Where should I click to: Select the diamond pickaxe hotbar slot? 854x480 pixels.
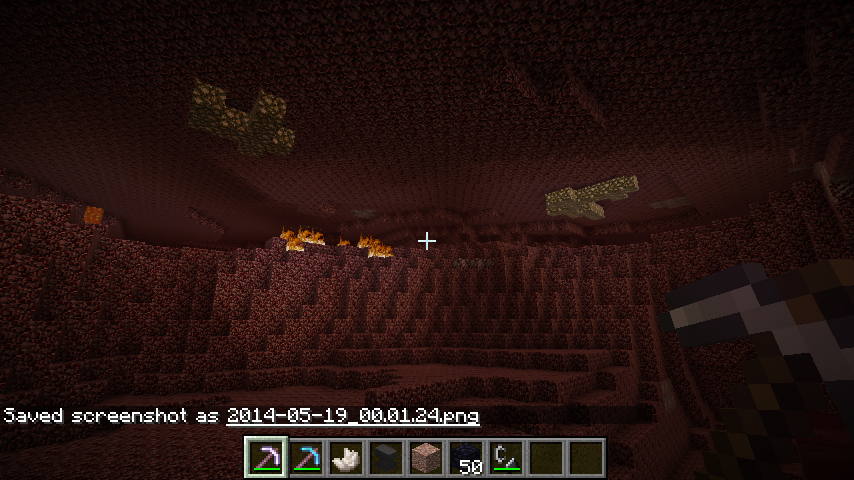point(306,457)
